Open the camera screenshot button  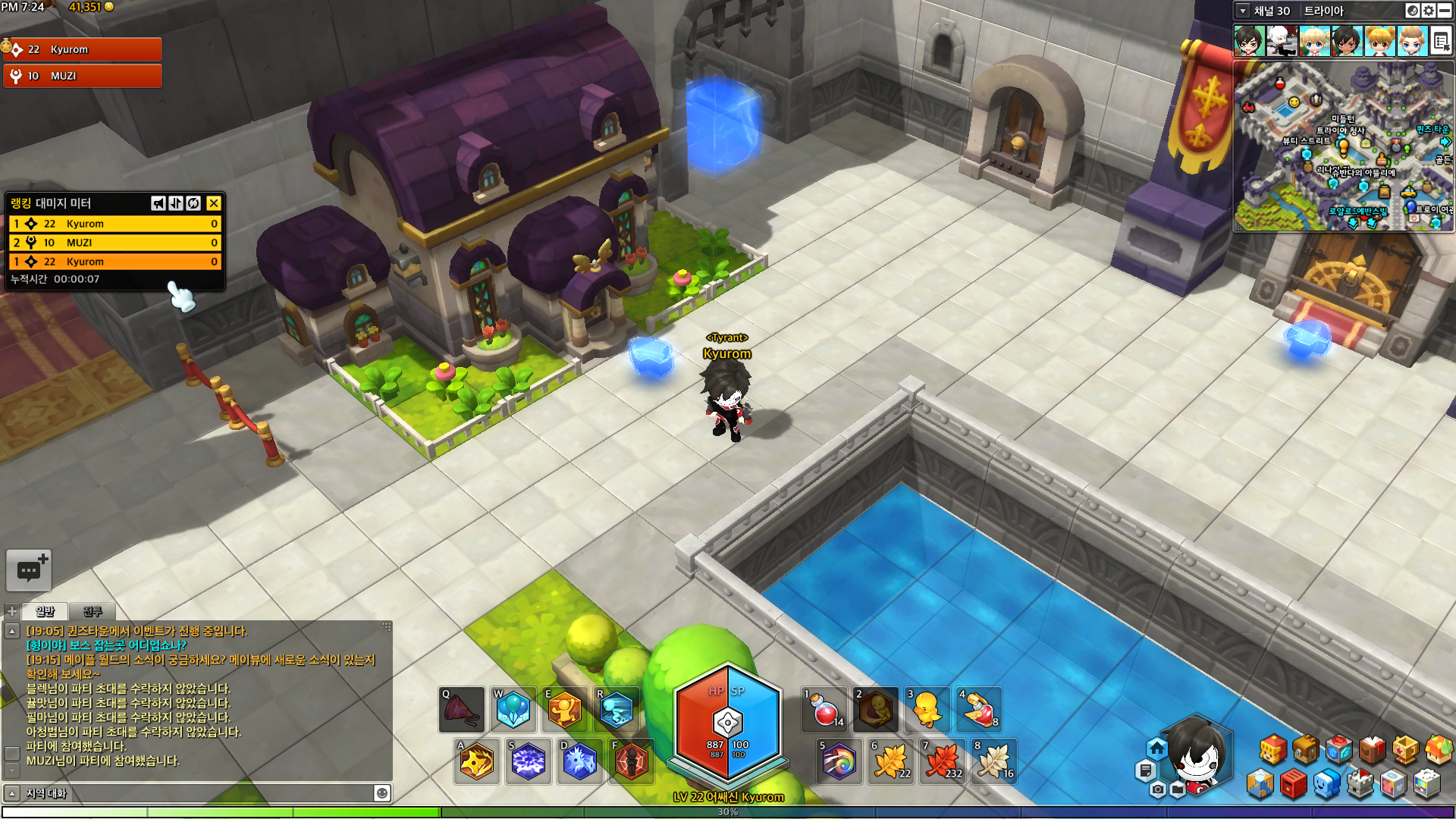(1157, 790)
